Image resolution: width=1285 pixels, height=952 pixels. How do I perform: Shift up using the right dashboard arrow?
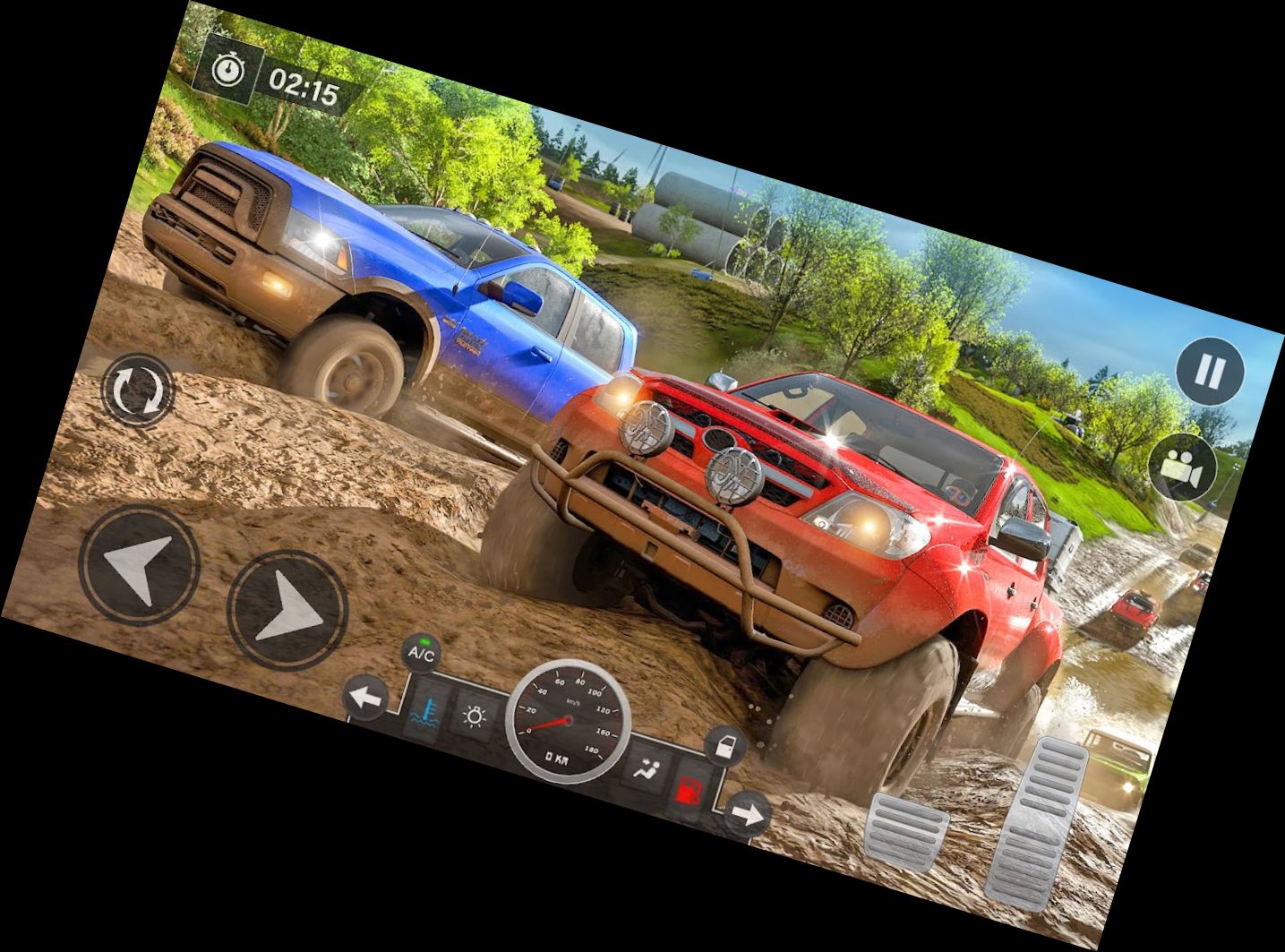click(x=746, y=812)
